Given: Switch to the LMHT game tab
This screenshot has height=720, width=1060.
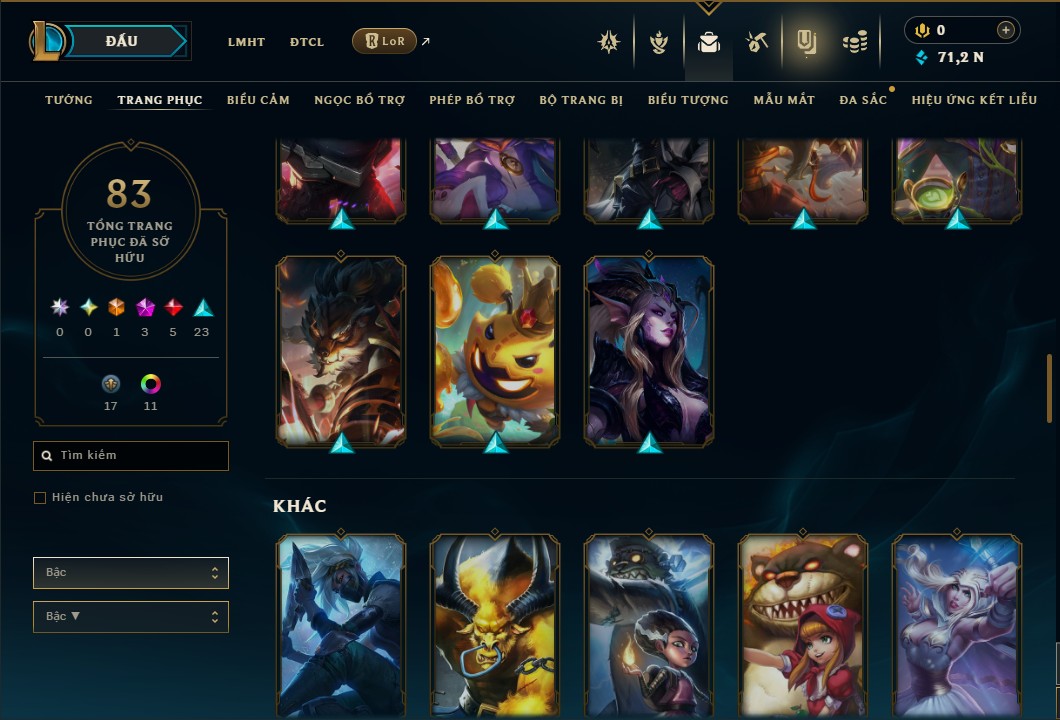Looking at the screenshot, I should coord(246,42).
